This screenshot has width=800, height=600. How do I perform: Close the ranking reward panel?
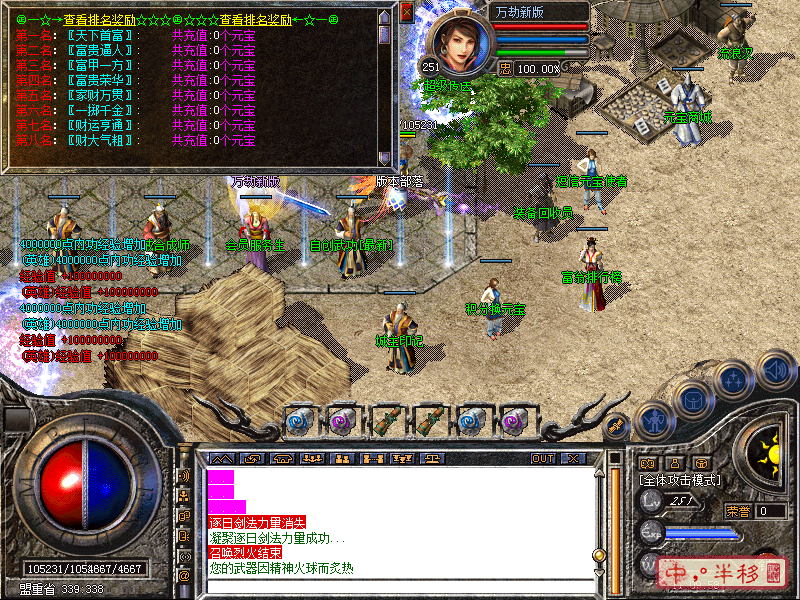406,14
